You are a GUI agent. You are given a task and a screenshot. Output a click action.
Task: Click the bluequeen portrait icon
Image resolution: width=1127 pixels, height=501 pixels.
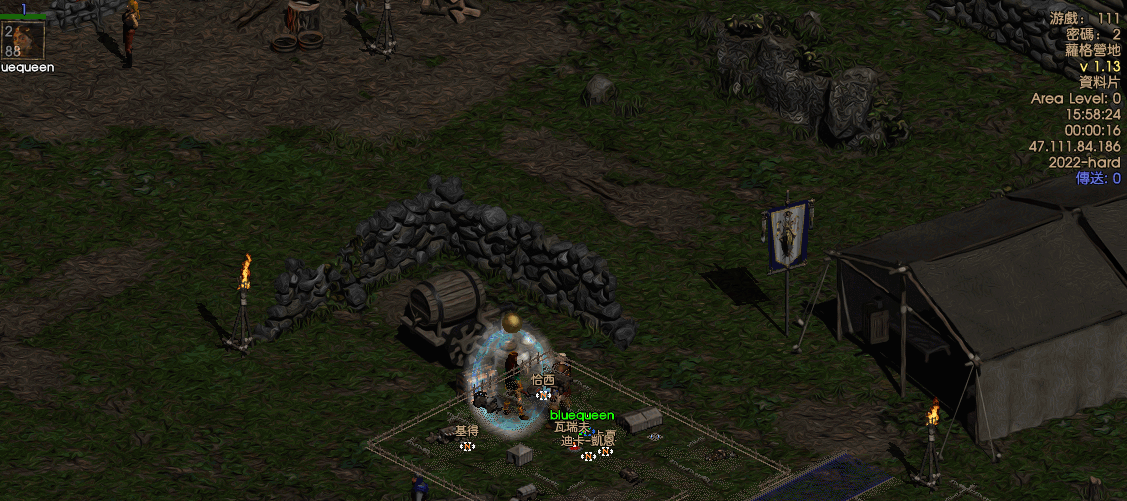pyautogui.click(x=24, y=40)
